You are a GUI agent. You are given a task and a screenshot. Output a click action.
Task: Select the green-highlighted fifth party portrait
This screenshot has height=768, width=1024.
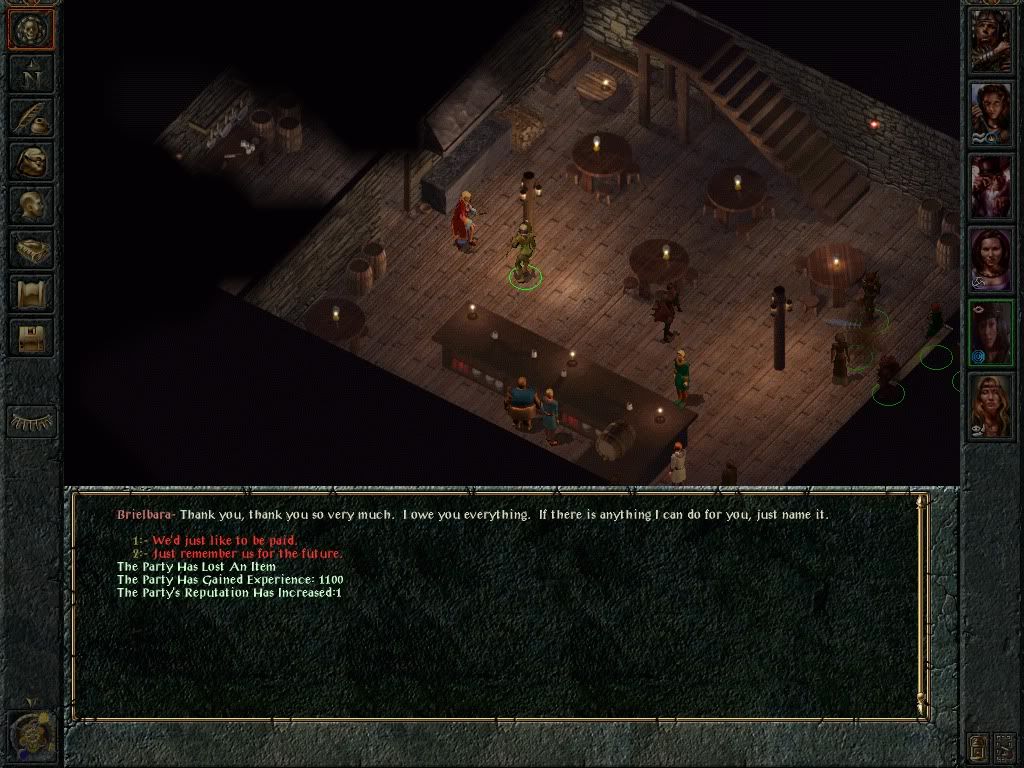pyautogui.click(x=991, y=333)
